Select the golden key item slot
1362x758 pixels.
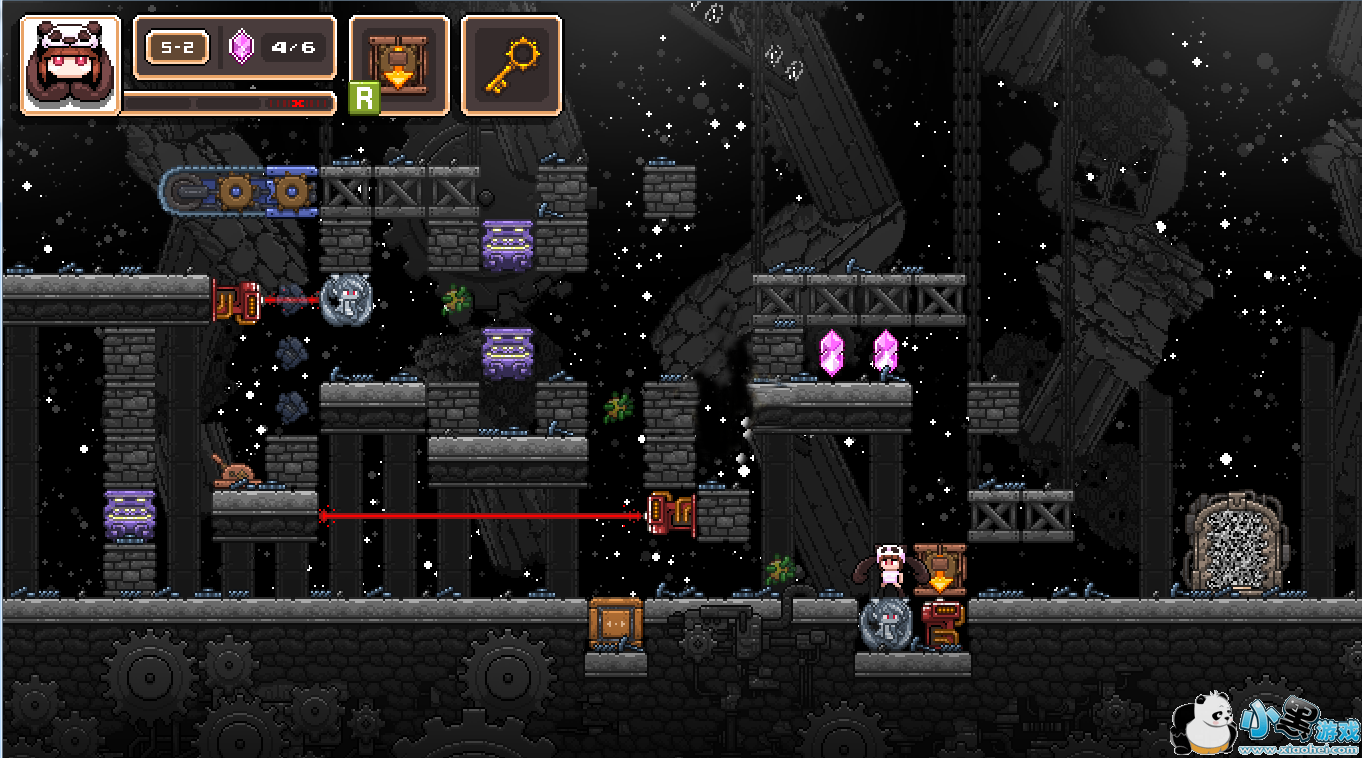(511, 65)
